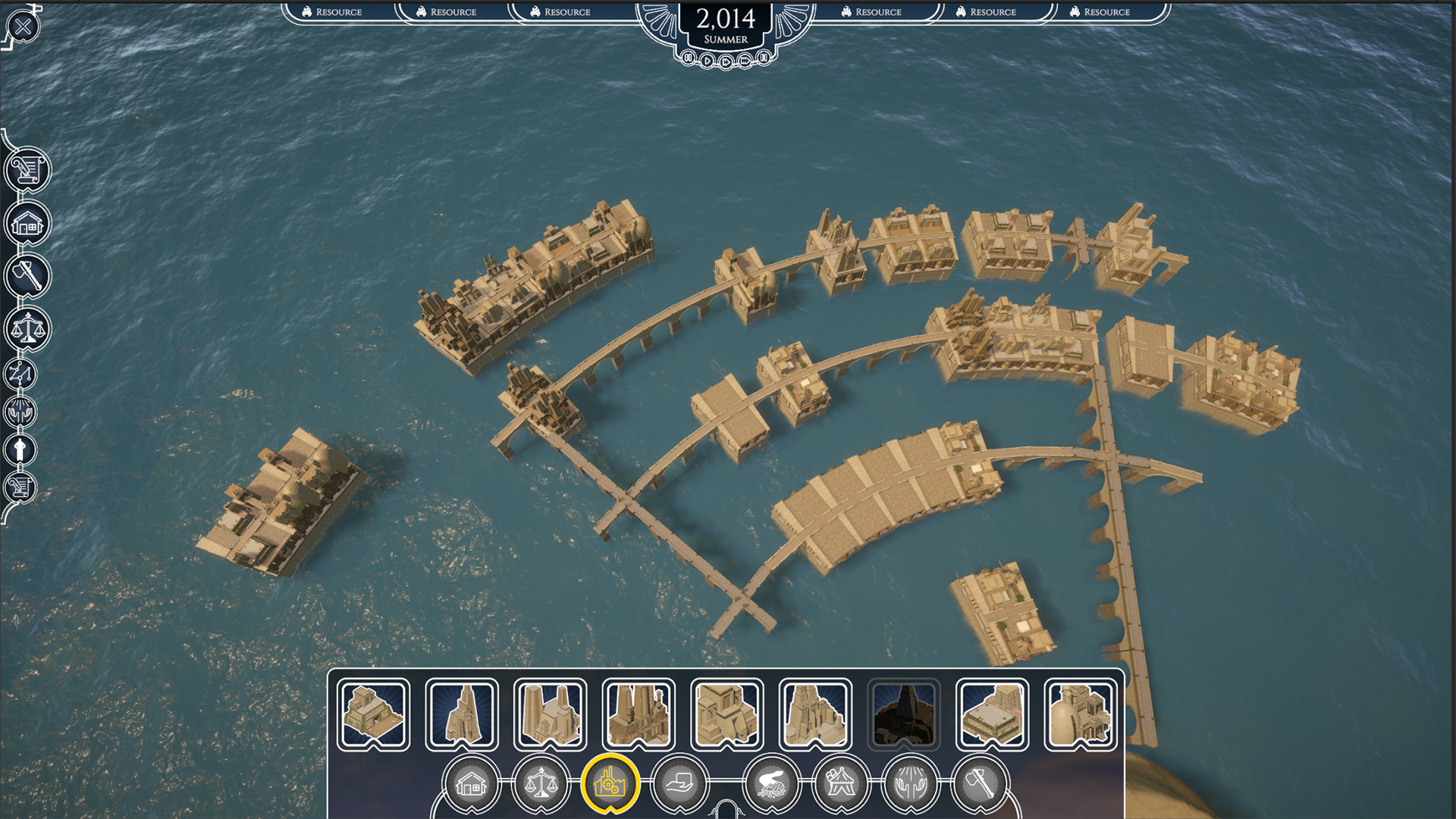Select the housing category in the build bar
Viewport: 1456px width, 819px height.
tap(470, 784)
